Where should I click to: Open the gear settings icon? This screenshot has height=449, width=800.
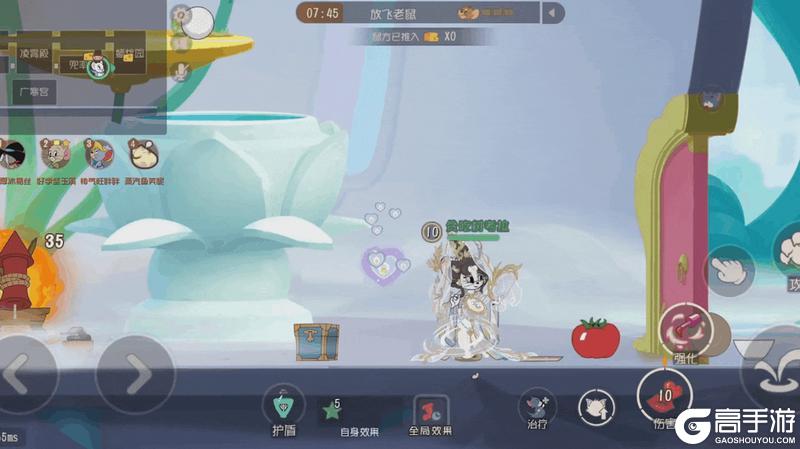click(x=181, y=14)
